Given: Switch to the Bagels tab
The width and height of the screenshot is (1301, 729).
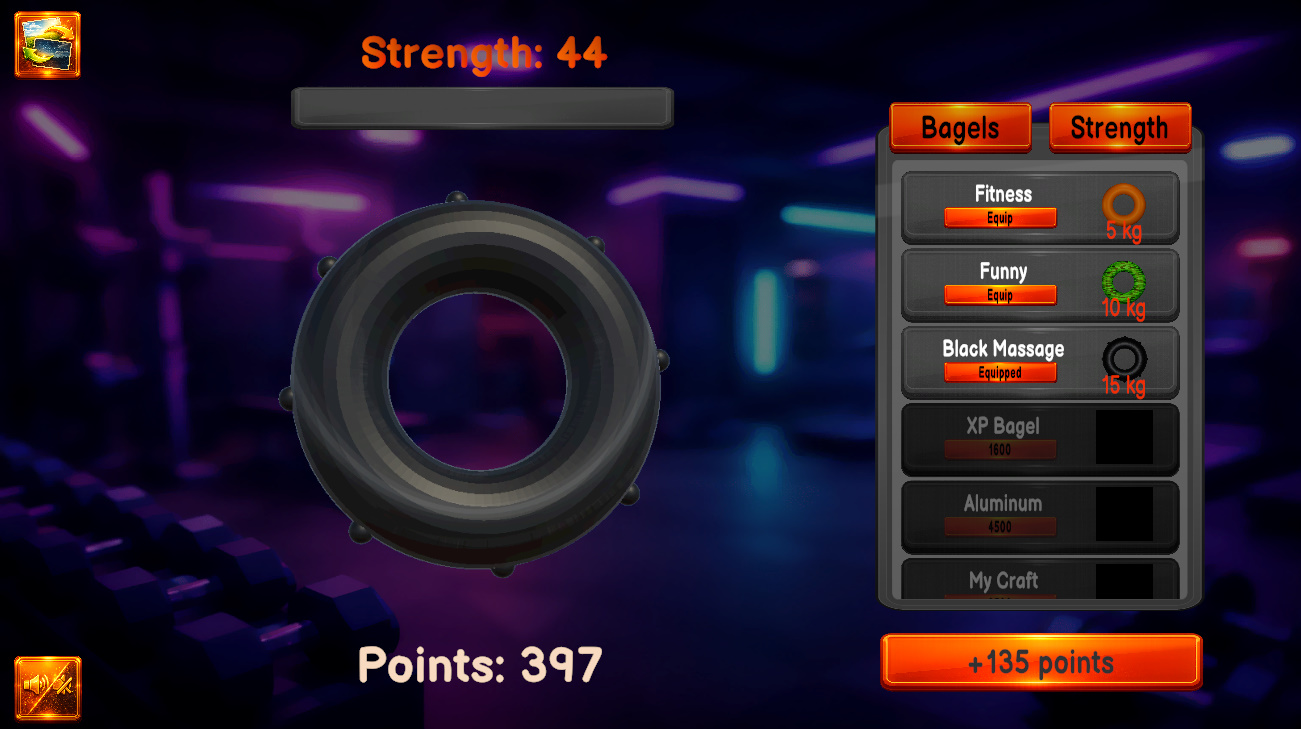Looking at the screenshot, I should pyautogui.click(x=959, y=127).
